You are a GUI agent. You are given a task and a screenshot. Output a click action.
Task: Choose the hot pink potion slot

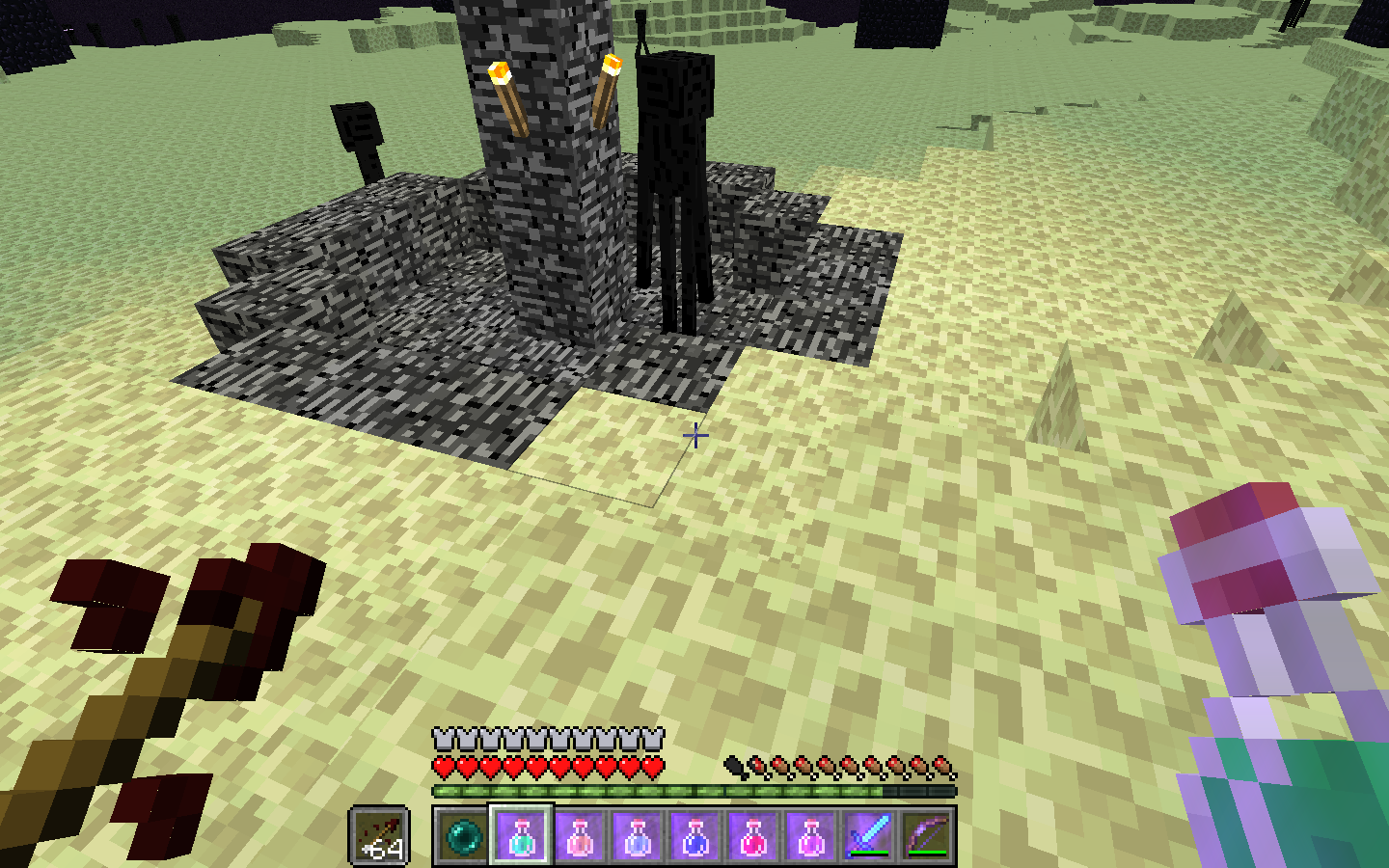[752, 835]
